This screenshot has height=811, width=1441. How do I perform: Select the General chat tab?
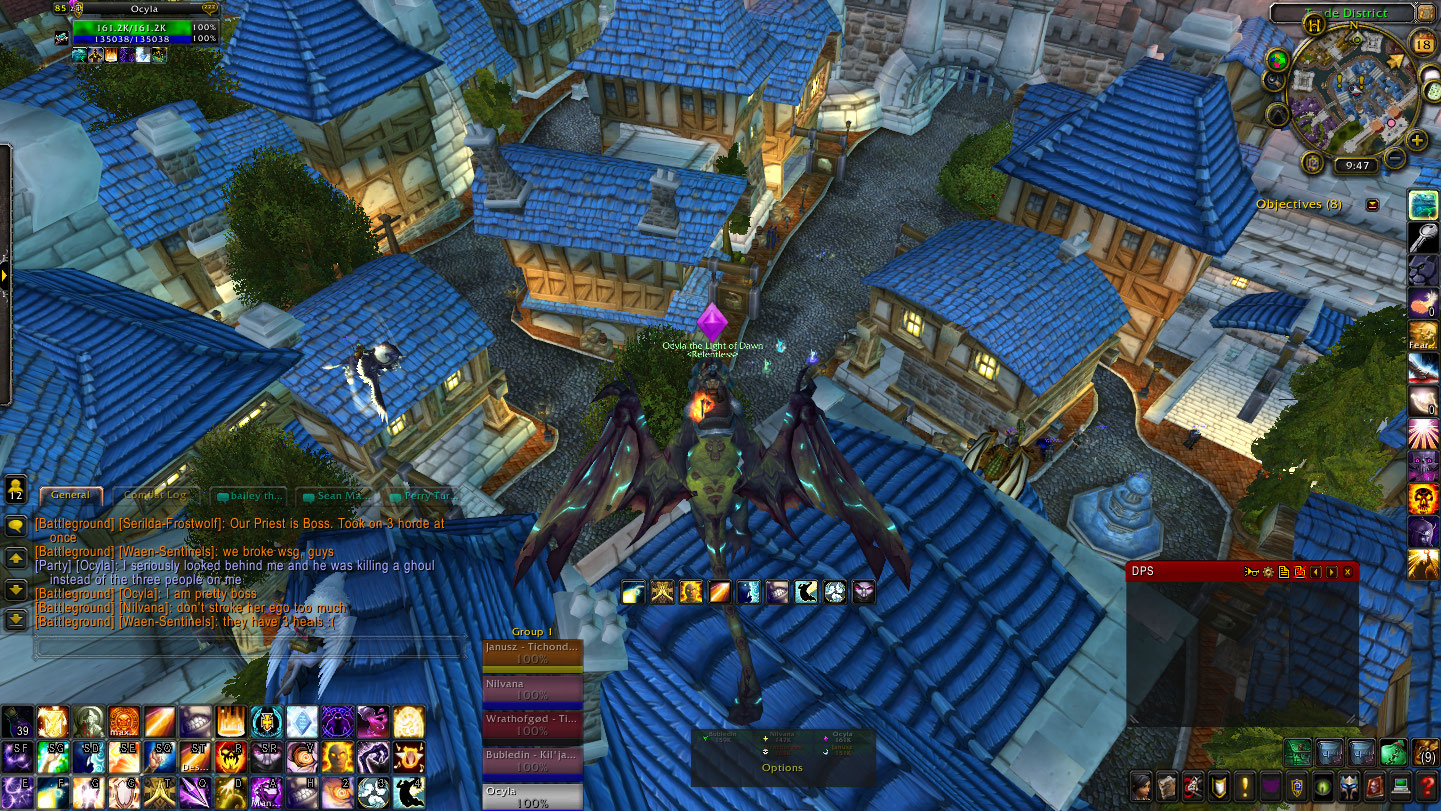tap(70, 495)
